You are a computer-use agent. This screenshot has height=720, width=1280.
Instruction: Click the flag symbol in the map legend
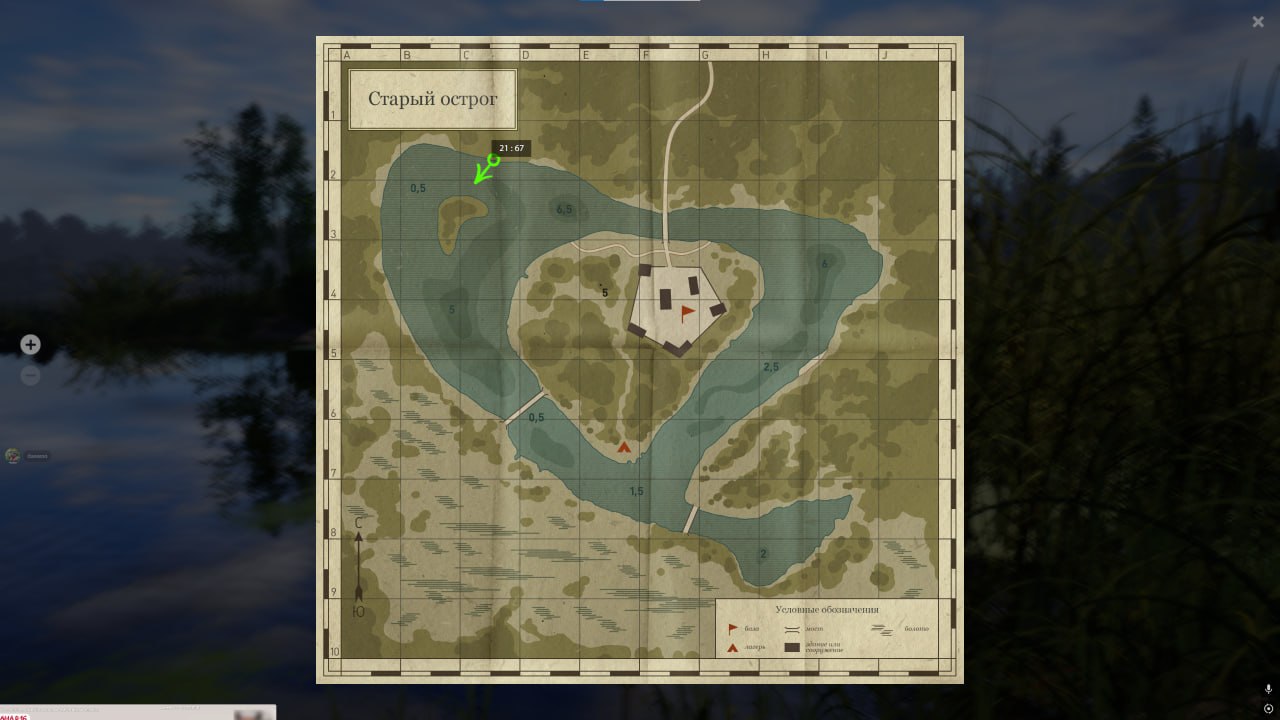click(732, 628)
